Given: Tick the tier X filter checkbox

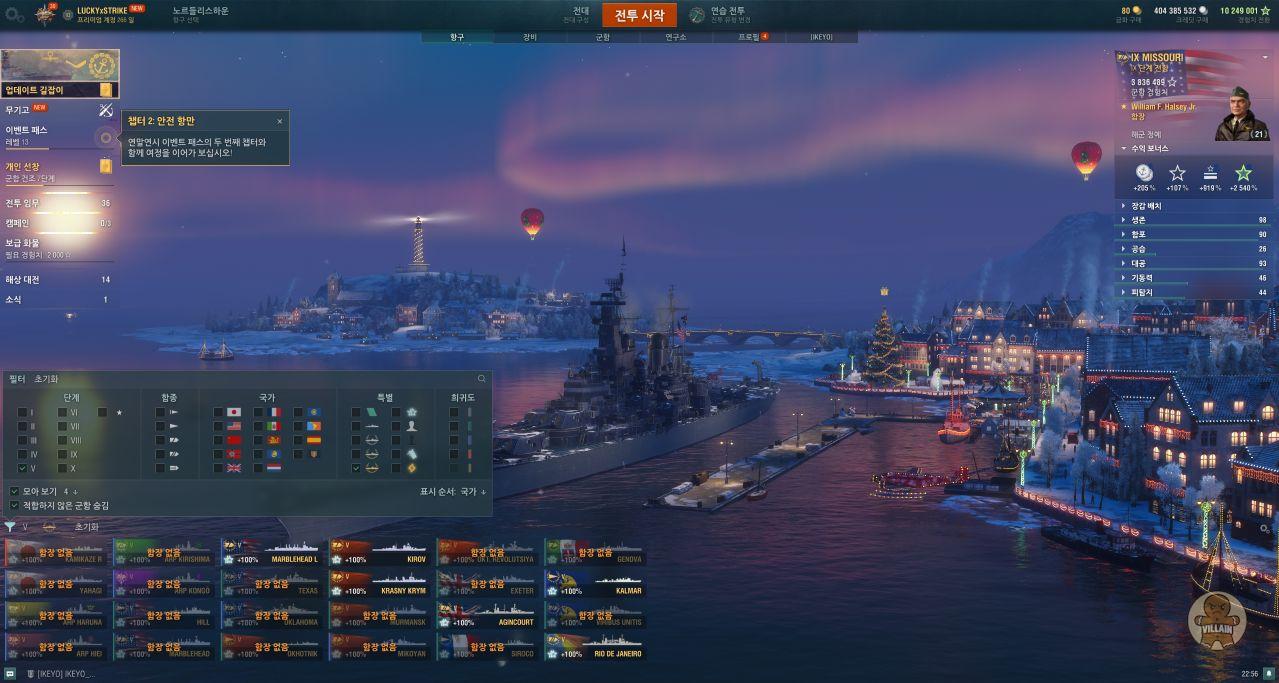Looking at the screenshot, I should (x=62, y=468).
